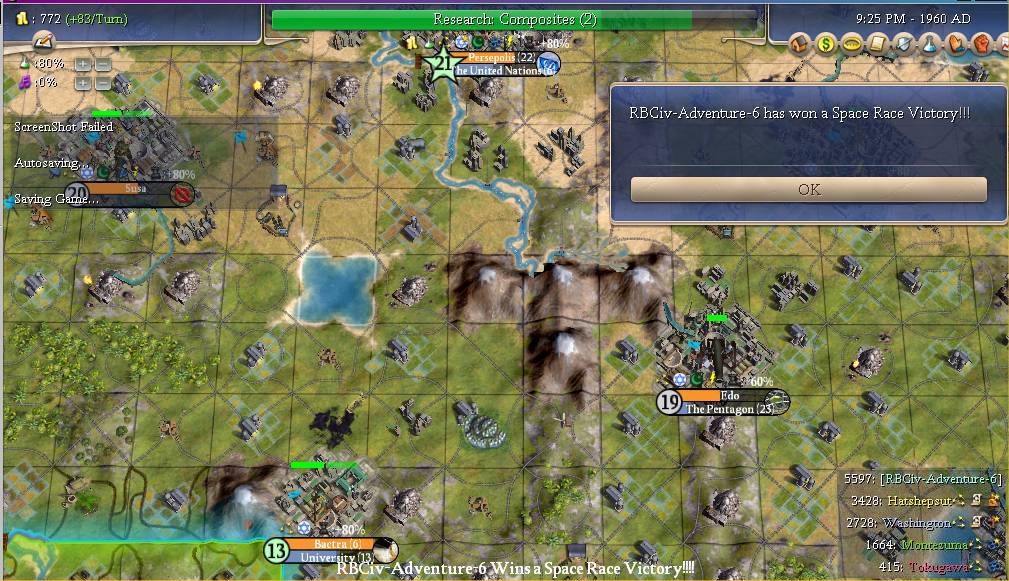
Task: Select Hatshepsut in the scoreboard
Action: tap(914, 500)
